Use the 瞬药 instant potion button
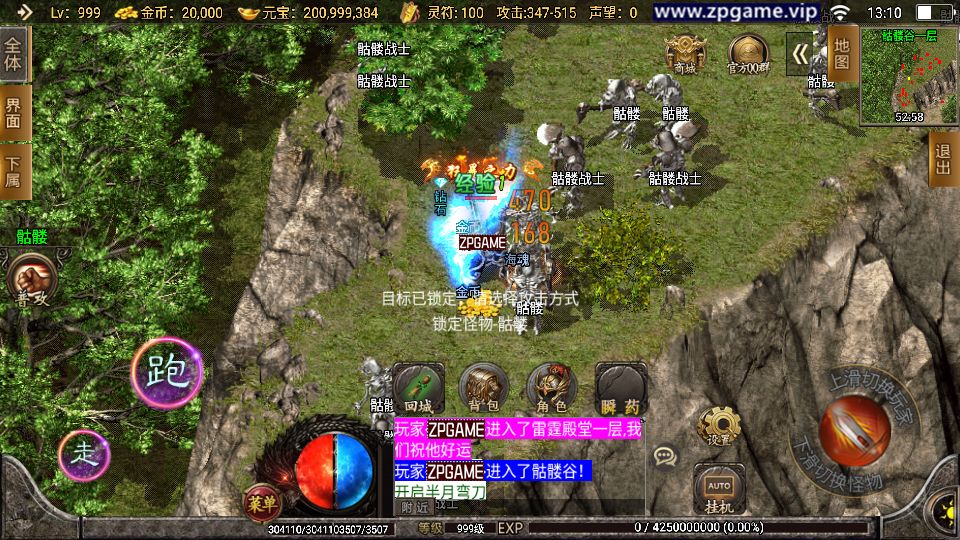This screenshot has width=960, height=540. [619, 386]
